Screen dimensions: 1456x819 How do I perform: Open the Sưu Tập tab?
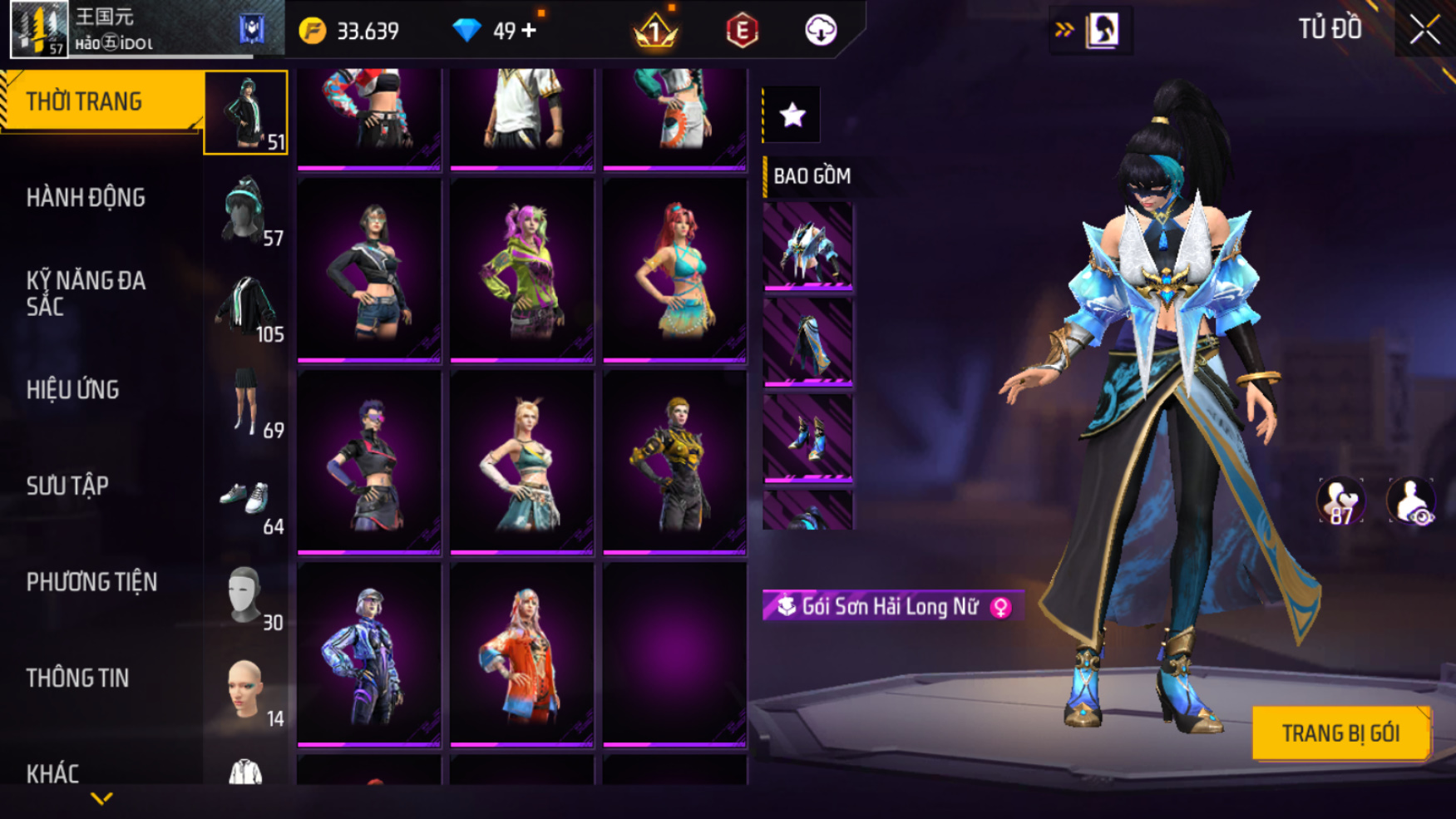(68, 486)
